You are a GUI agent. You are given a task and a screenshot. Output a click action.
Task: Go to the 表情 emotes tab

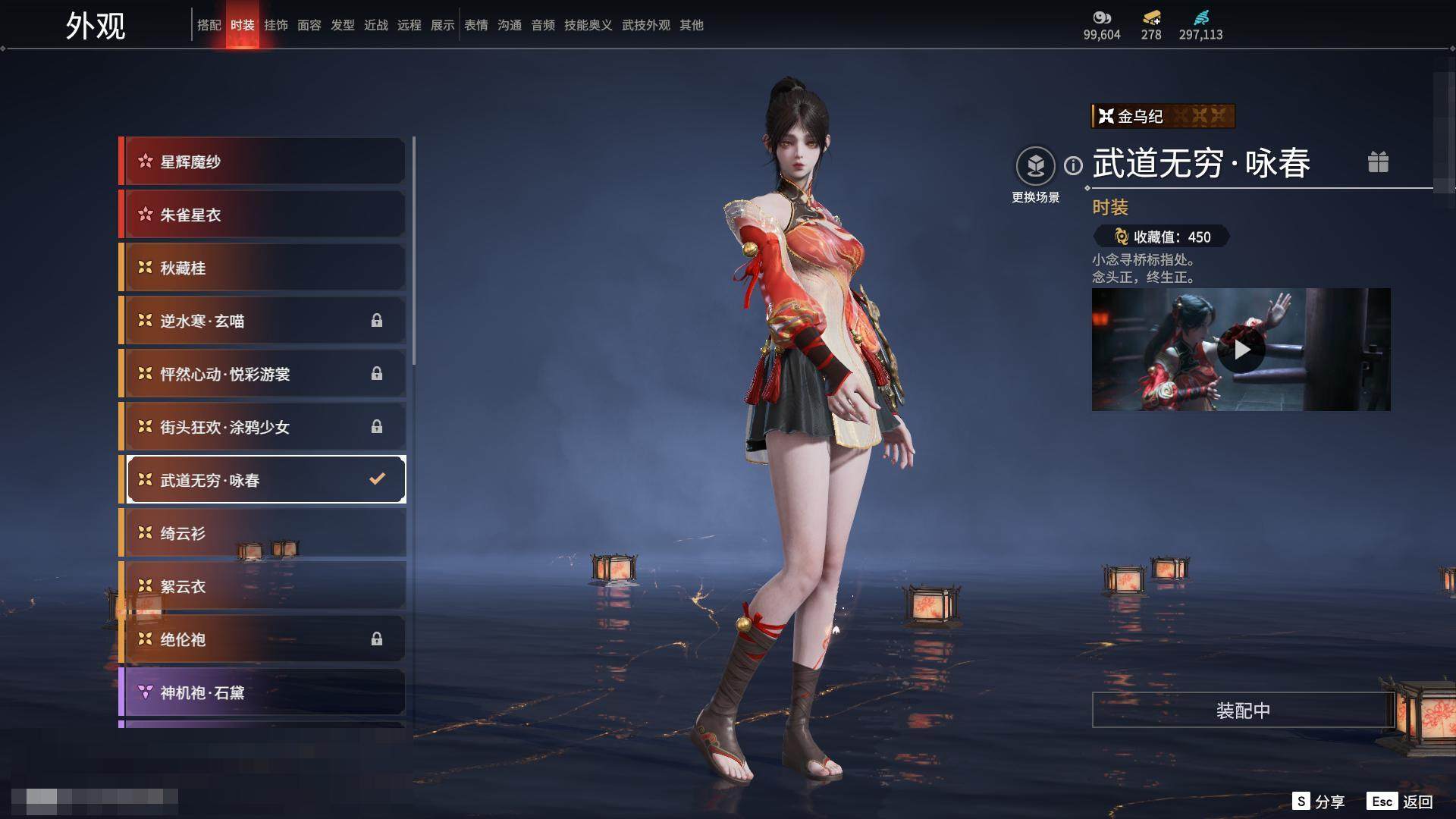[x=476, y=25]
